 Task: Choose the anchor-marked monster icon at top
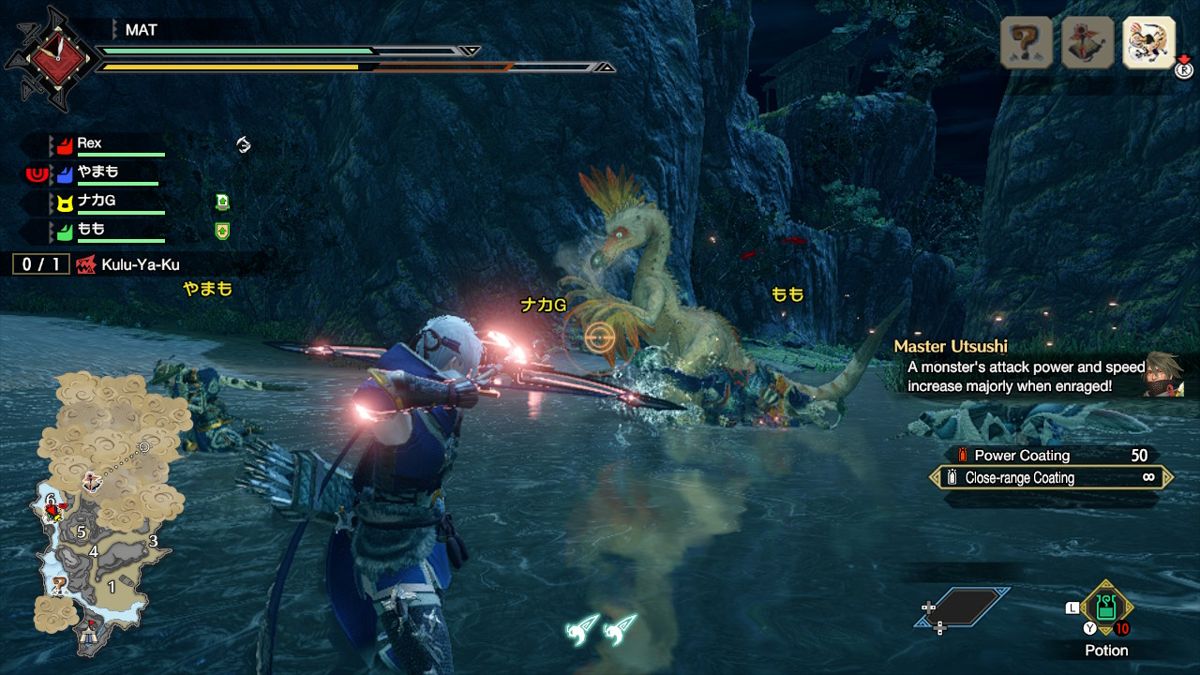[x=1087, y=42]
